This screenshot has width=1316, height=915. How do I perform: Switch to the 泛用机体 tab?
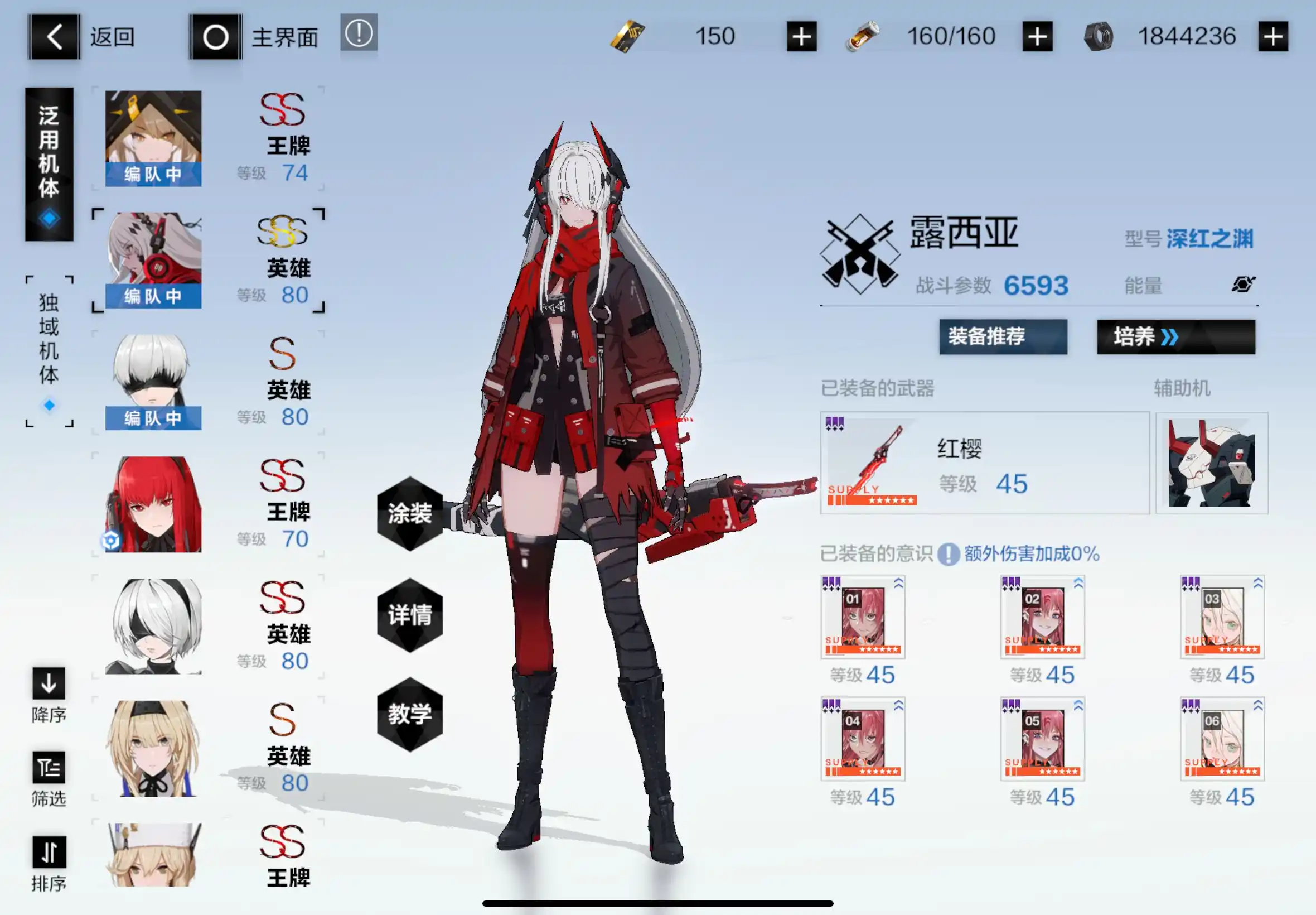[x=49, y=163]
